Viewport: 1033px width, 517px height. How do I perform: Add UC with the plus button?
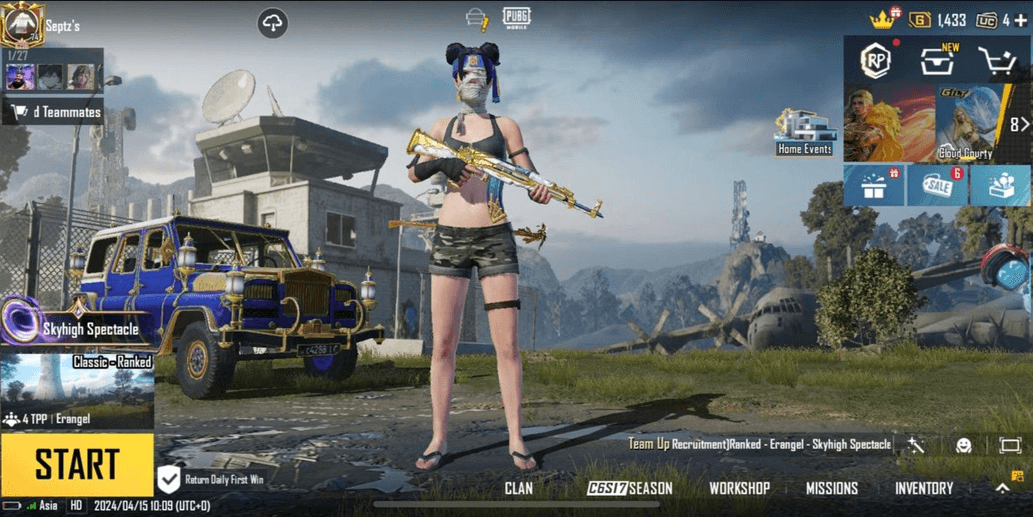click(1020, 20)
